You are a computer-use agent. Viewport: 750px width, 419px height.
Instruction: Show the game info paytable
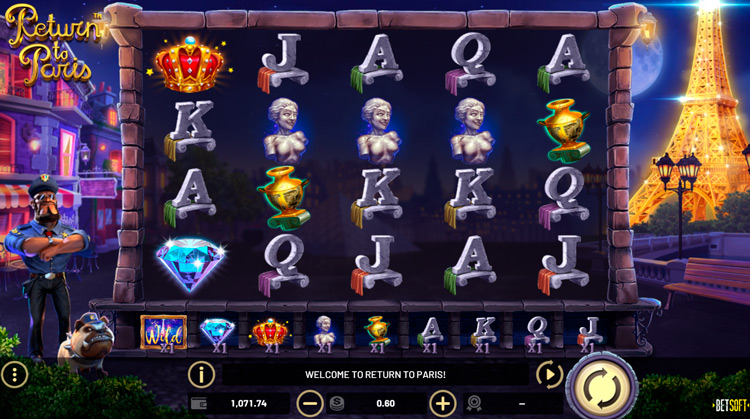[x=201, y=375]
